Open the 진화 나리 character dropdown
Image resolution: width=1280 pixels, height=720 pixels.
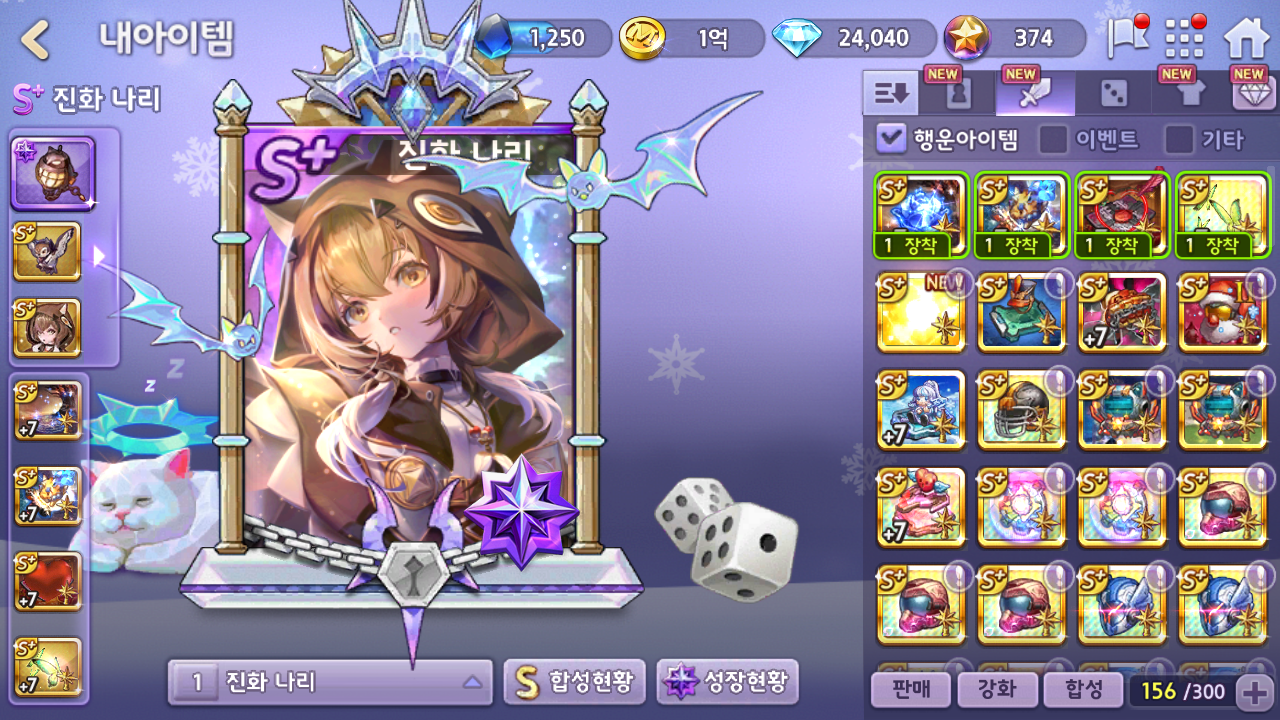(x=330, y=683)
